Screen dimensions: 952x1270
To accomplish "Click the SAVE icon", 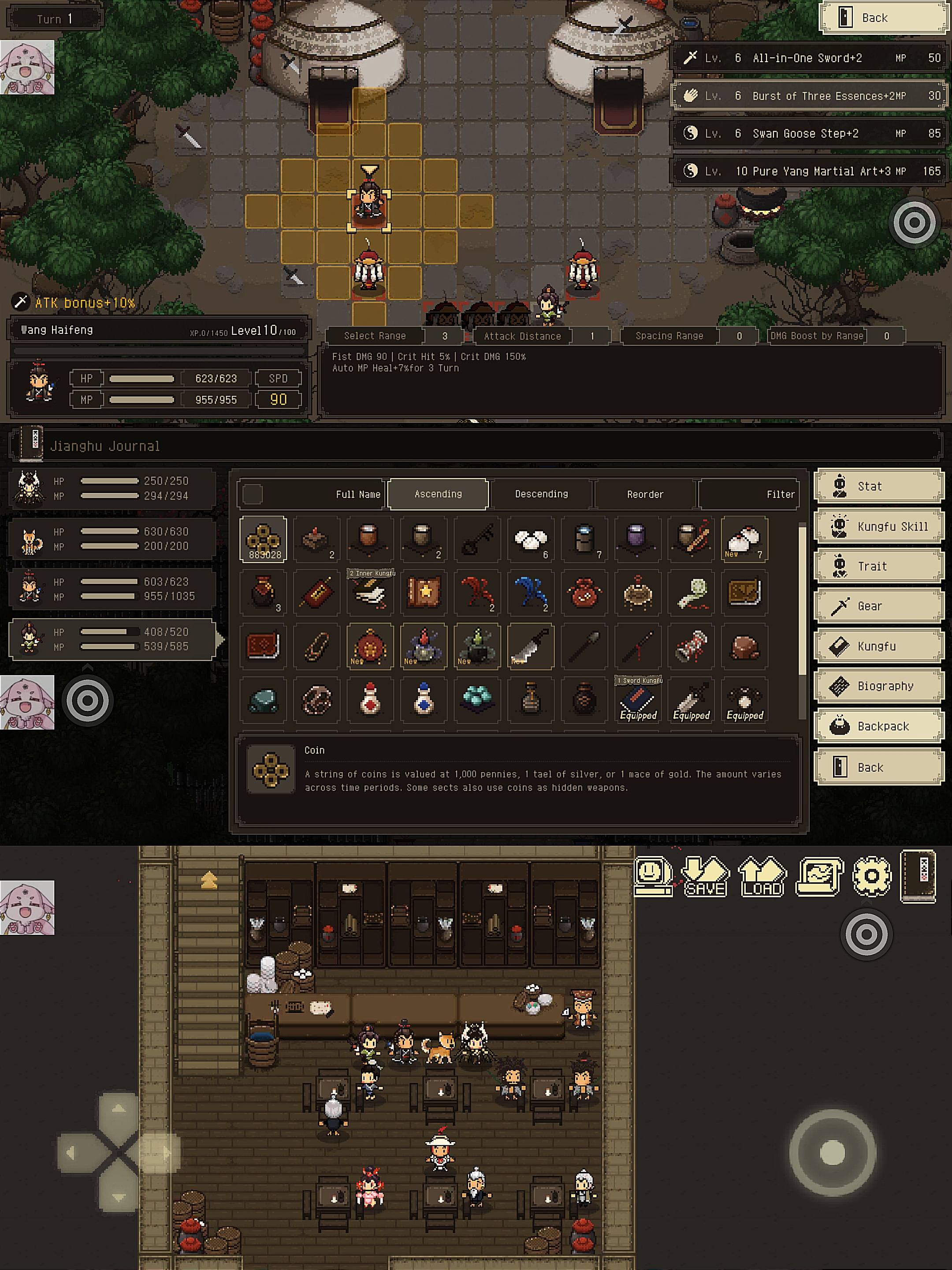I will pos(705,876).
